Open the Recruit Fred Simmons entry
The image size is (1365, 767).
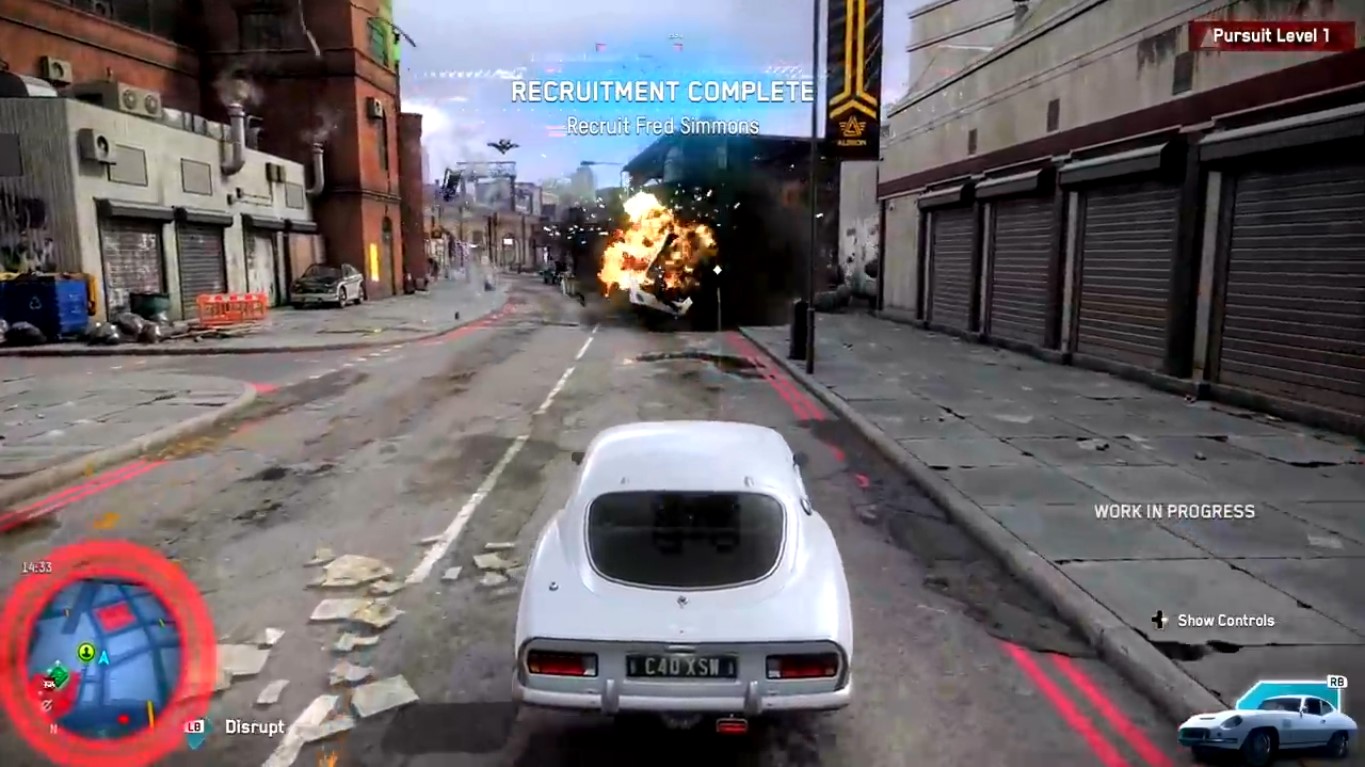pyautogui.click(x=661, y=126)
